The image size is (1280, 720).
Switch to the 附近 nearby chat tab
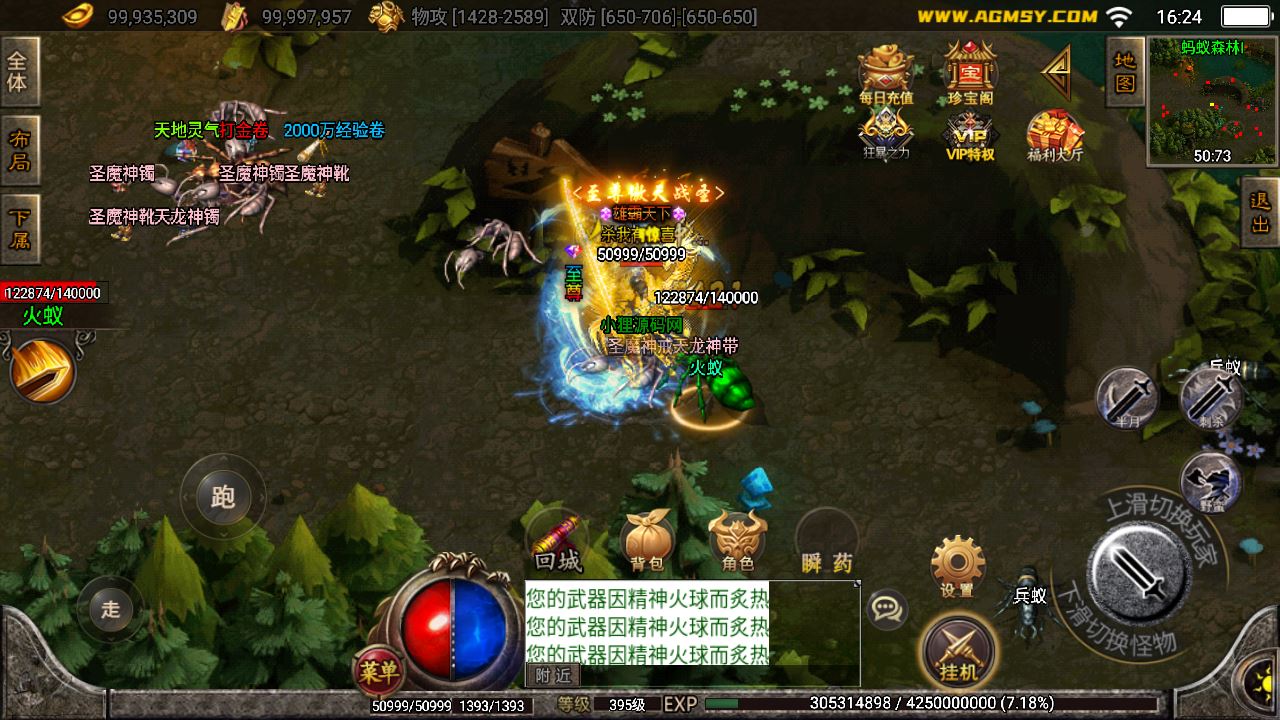(552, 676)
